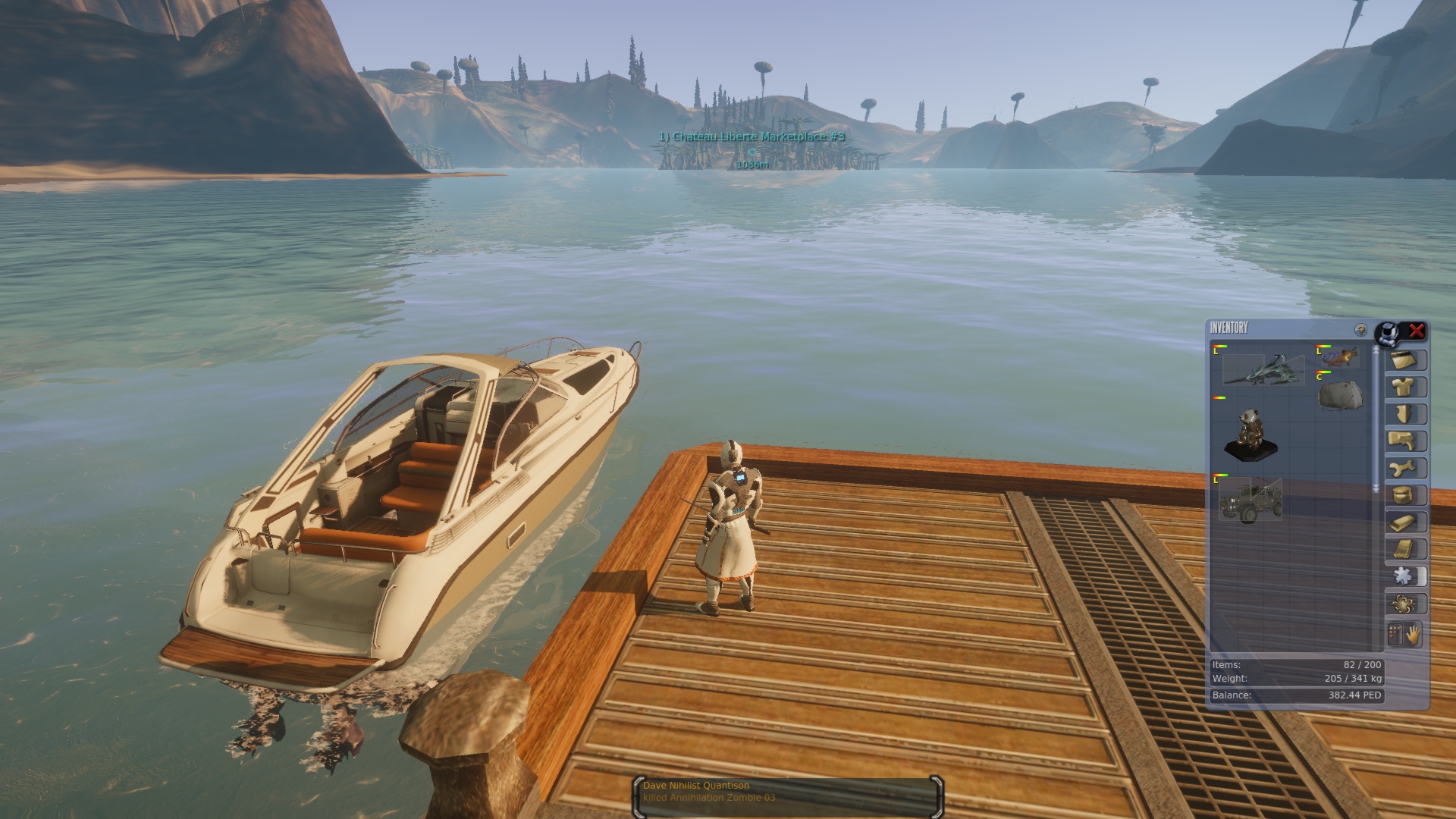Screen dimensions: 1456x819
Task: Switch to the gold book category tab
Action: pyautogui.click(x=1404, y=549)
